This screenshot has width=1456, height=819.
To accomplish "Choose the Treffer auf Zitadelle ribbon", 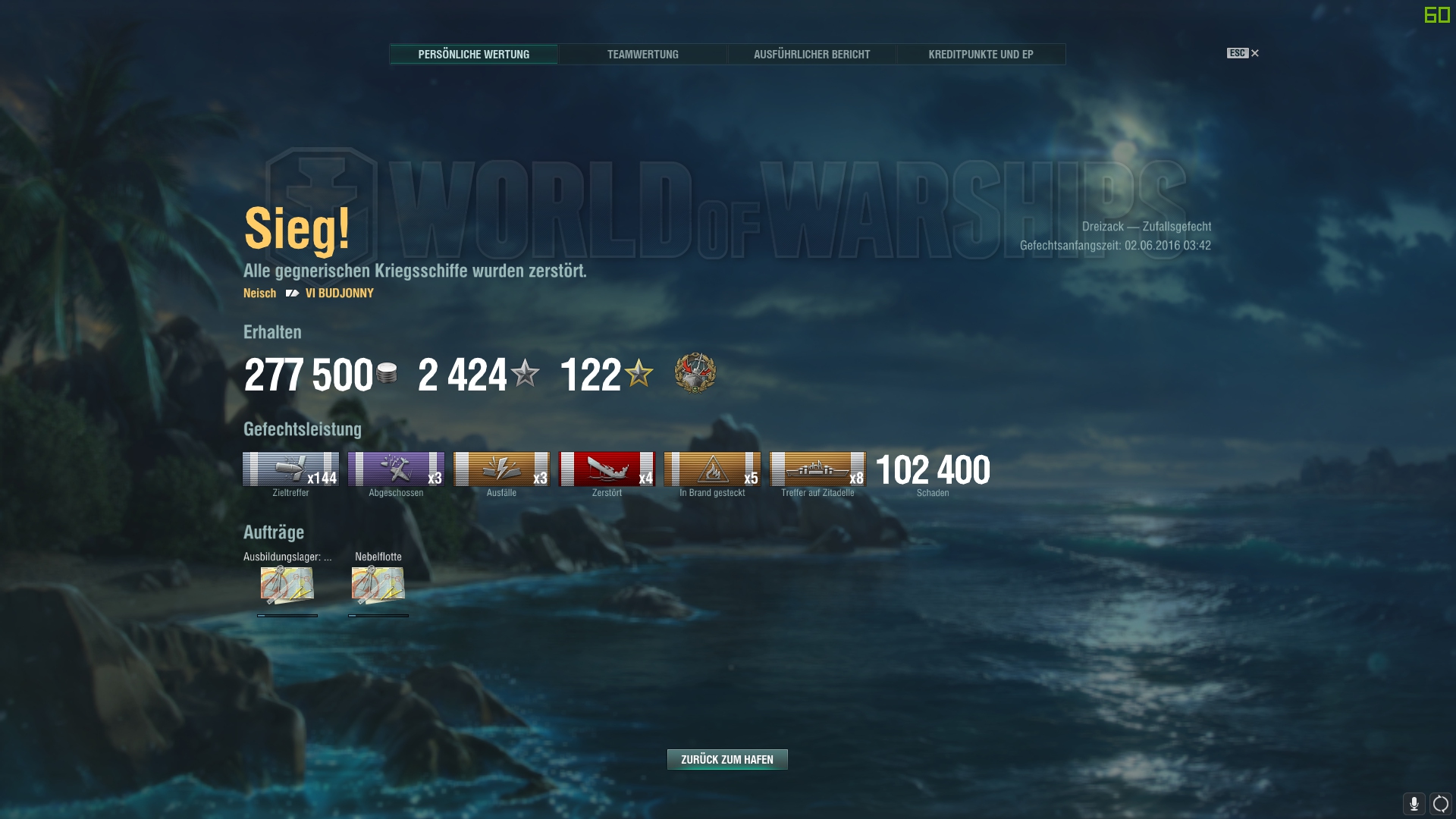I will [x=817, y=469].
